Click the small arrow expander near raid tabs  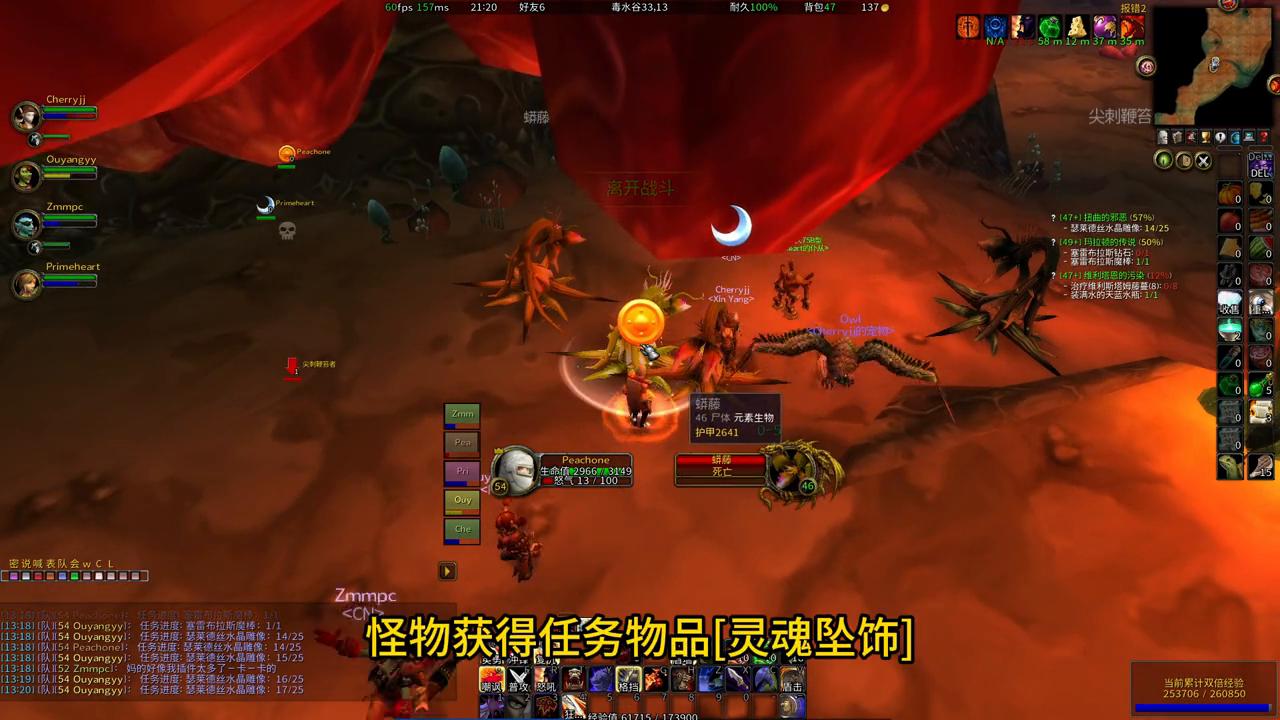(x=446, y=570)
